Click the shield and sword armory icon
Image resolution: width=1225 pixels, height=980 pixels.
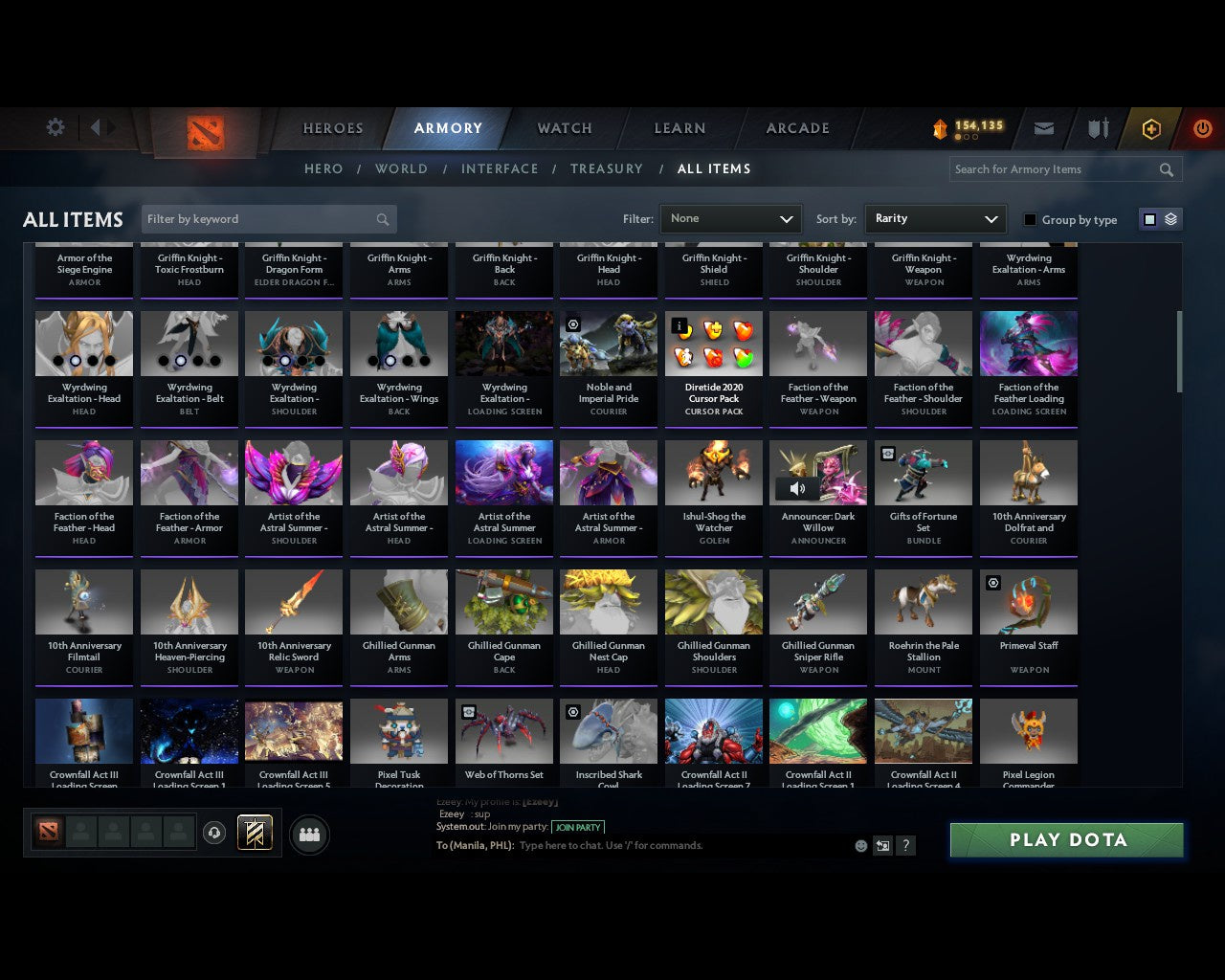point(1097,128)
